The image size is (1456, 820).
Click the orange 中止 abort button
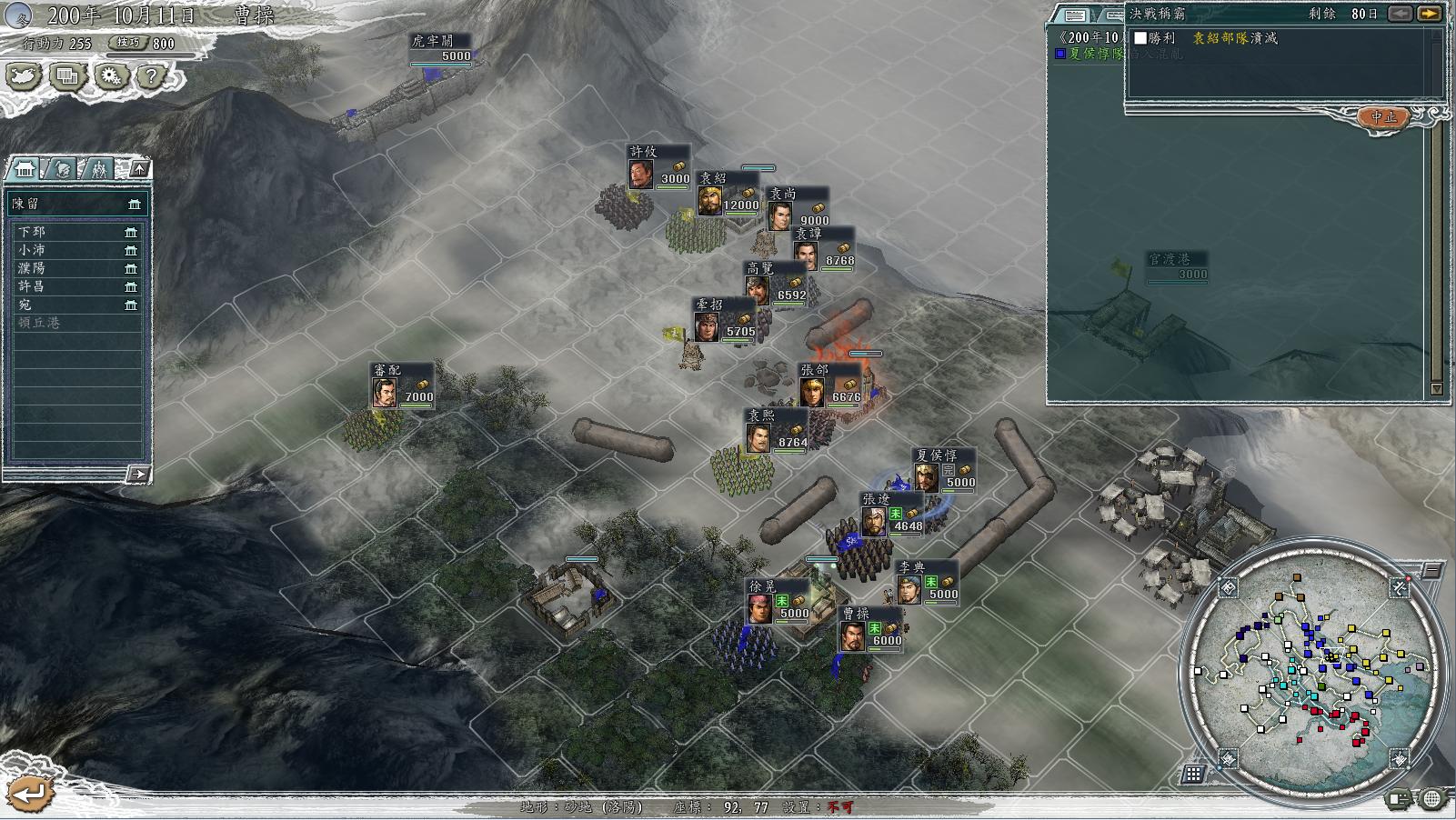1383,117
